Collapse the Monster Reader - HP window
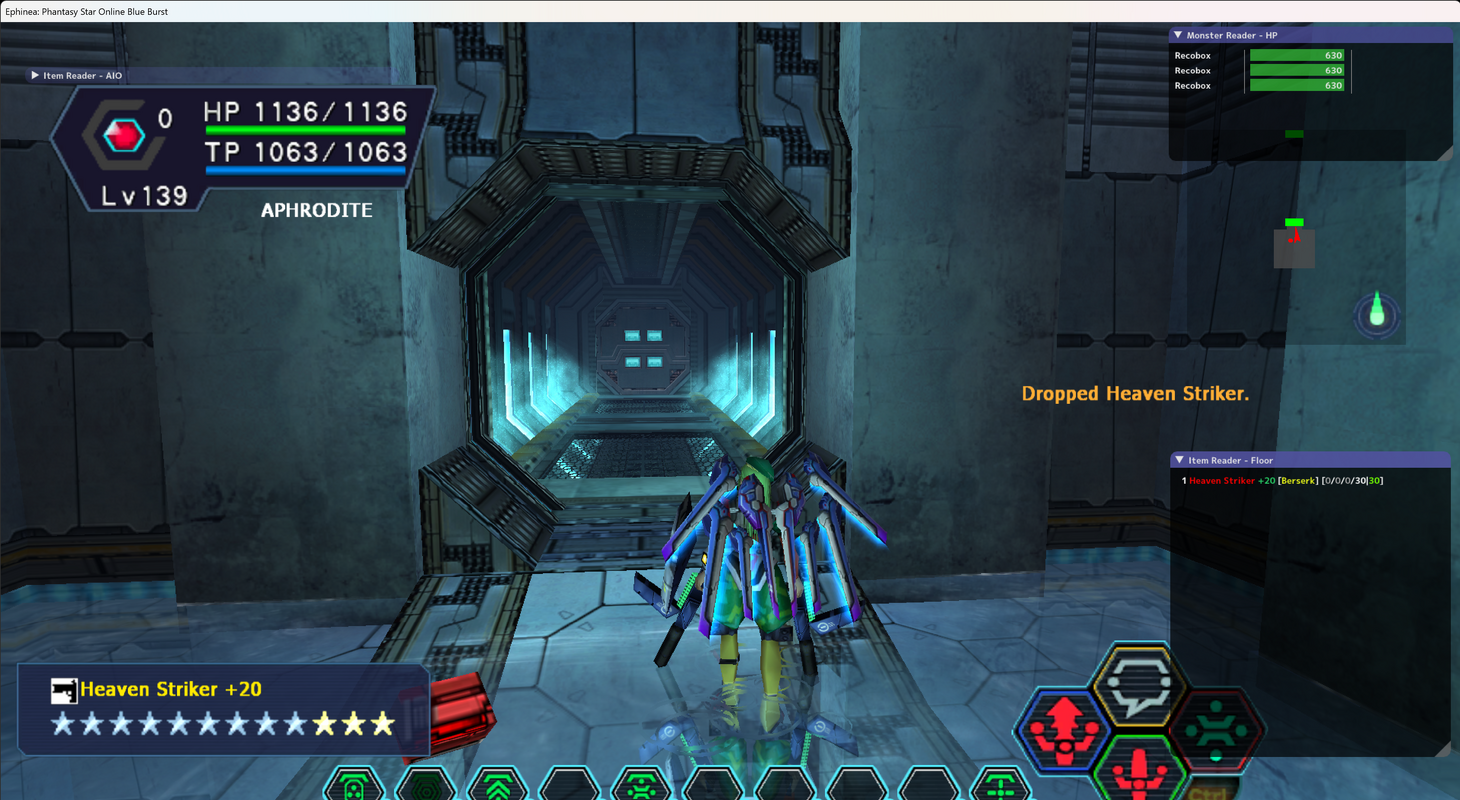This screenshot has width=1460, height=800. click(x=1178, y=36)
